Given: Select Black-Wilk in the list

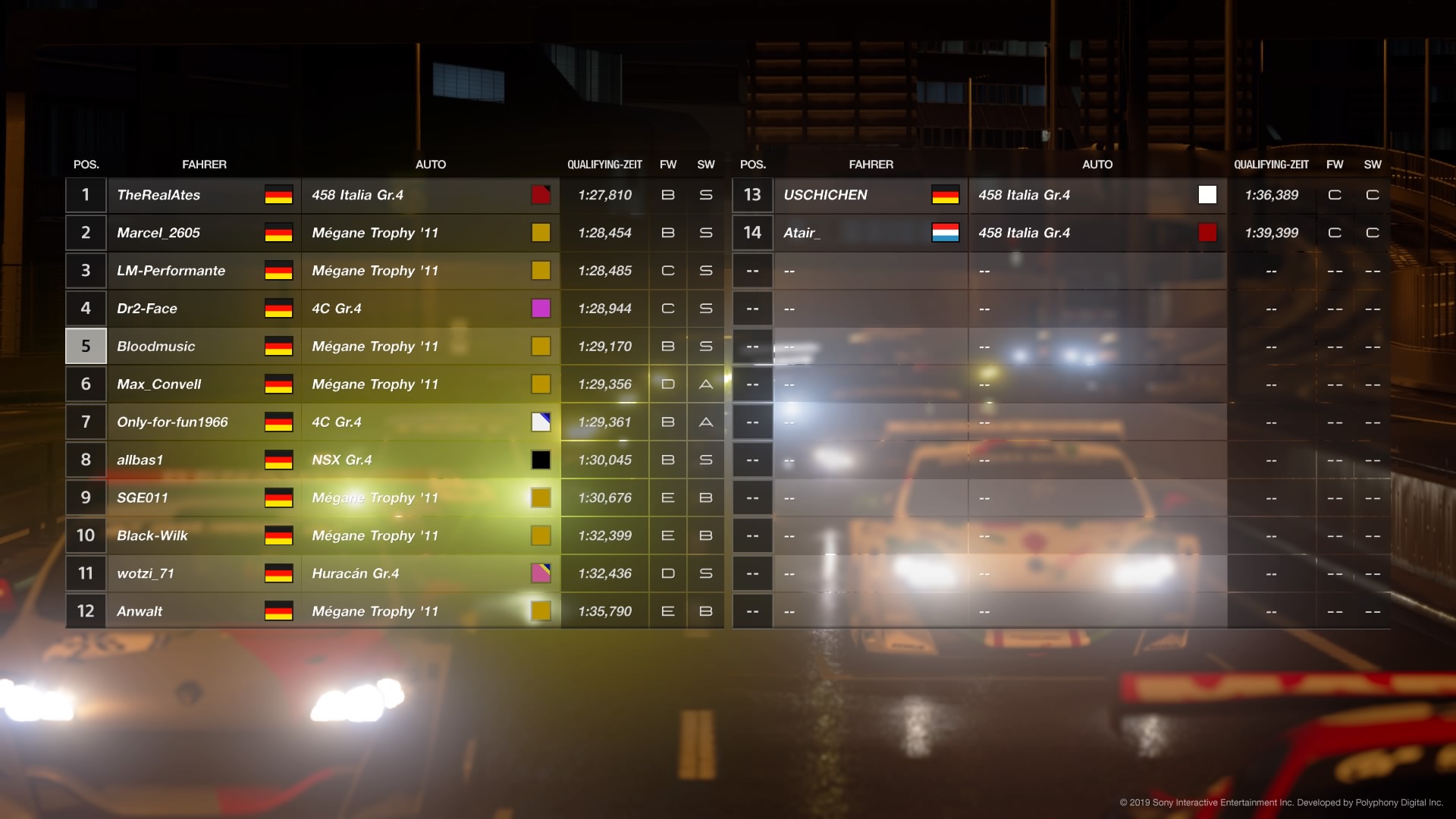Looking at the screenshot, I should pyautogui.click(x=152, y=536).
